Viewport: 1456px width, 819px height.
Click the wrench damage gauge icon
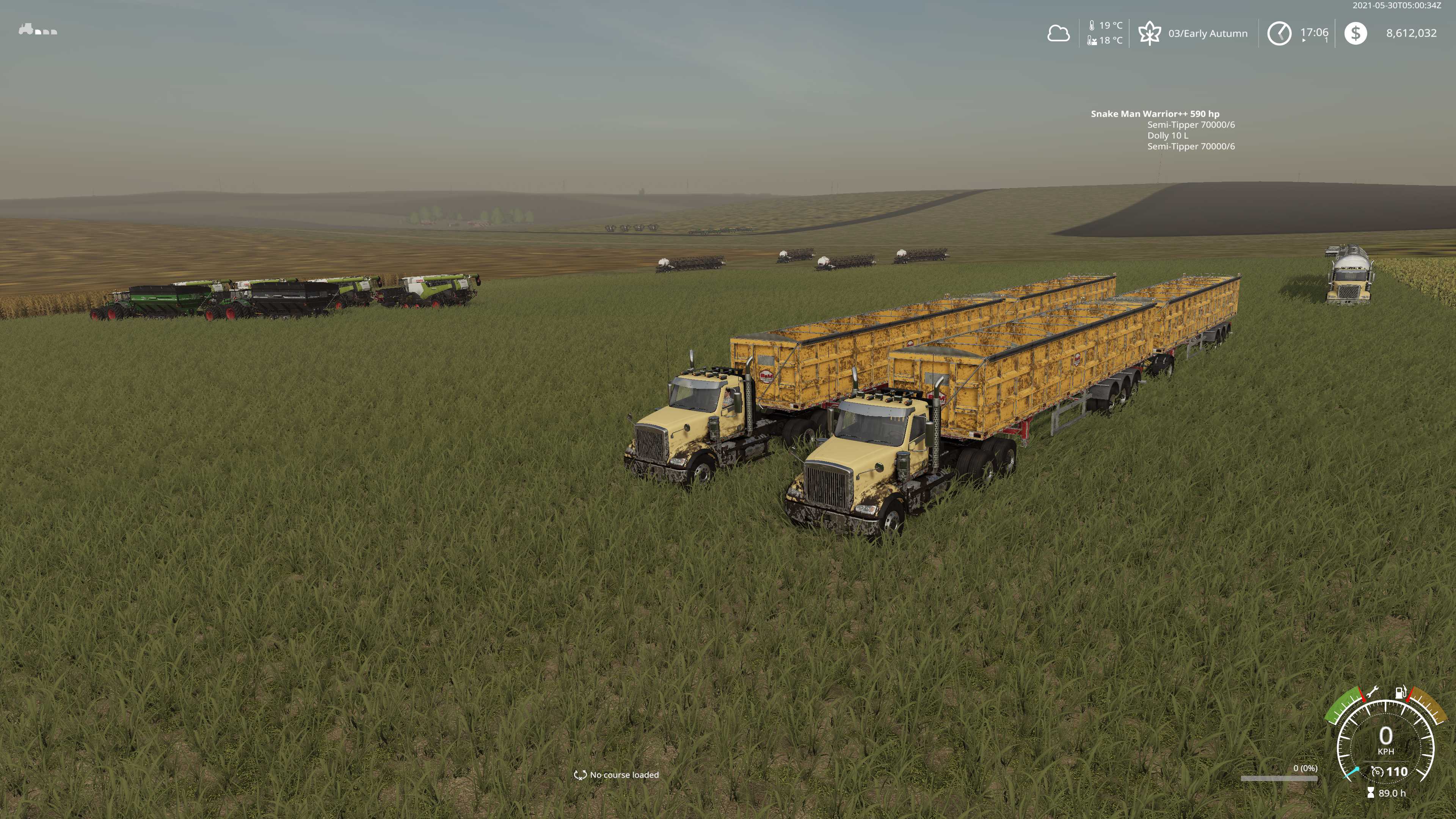click(1372, 692)
